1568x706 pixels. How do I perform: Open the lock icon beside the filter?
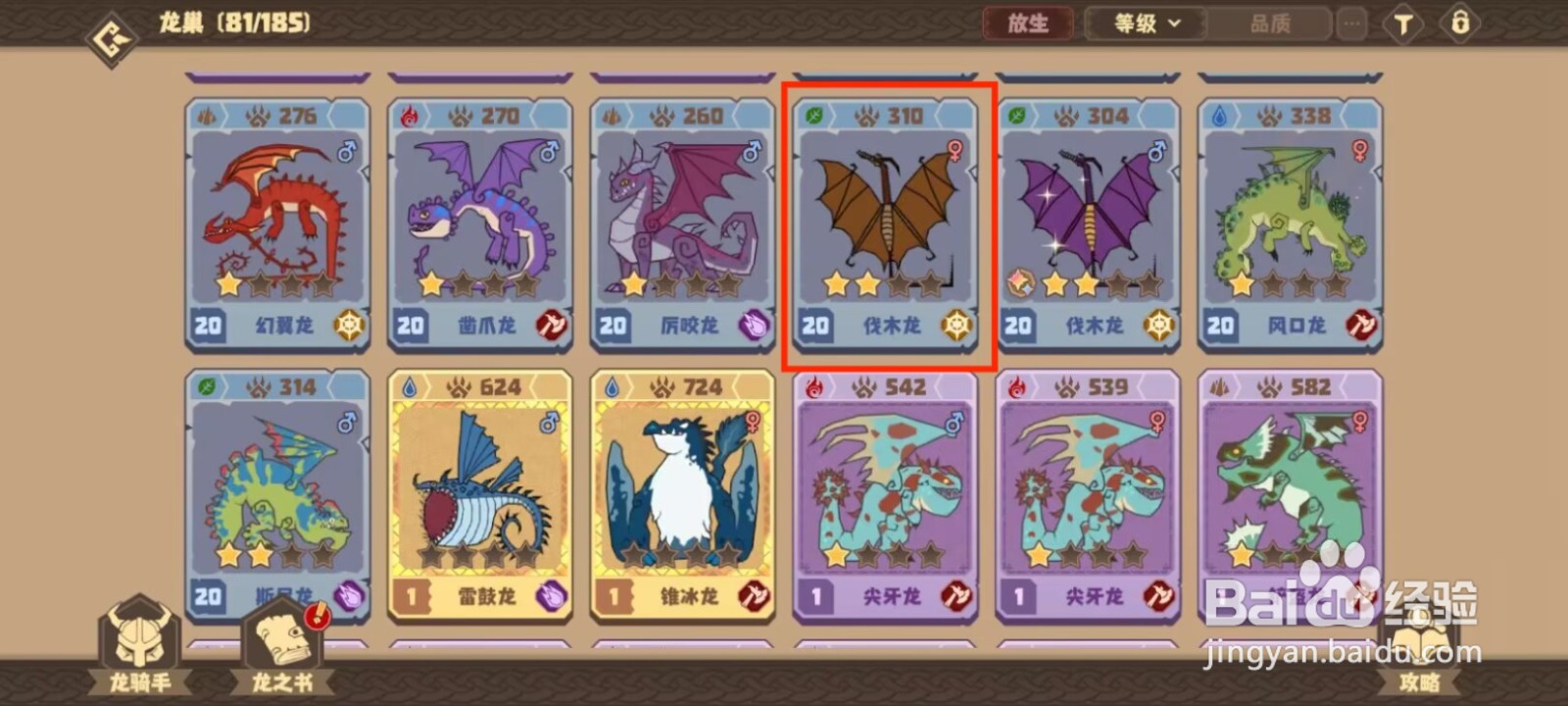[1461, 24]
